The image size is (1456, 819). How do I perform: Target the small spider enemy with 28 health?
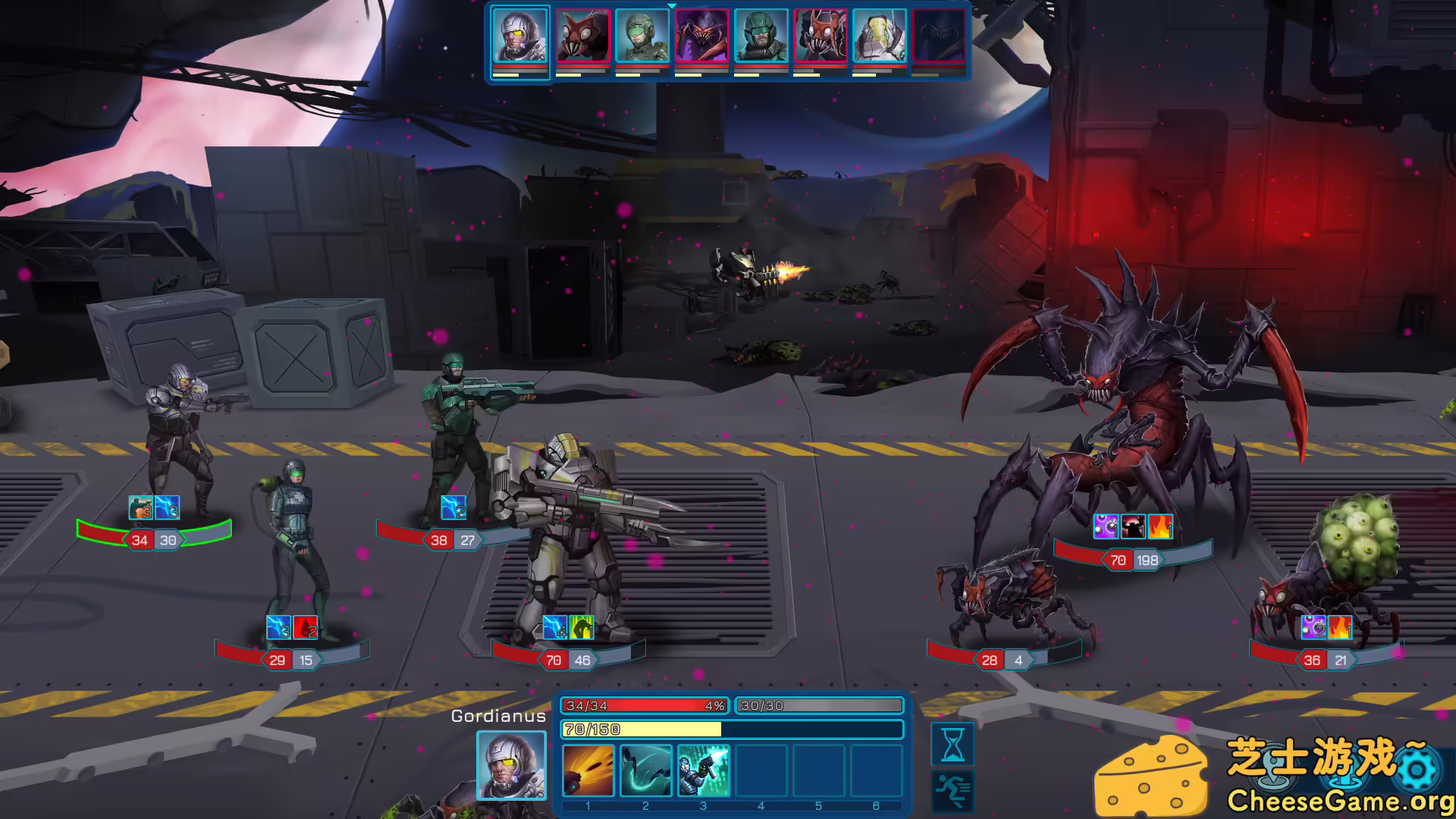pos(1009,599)
